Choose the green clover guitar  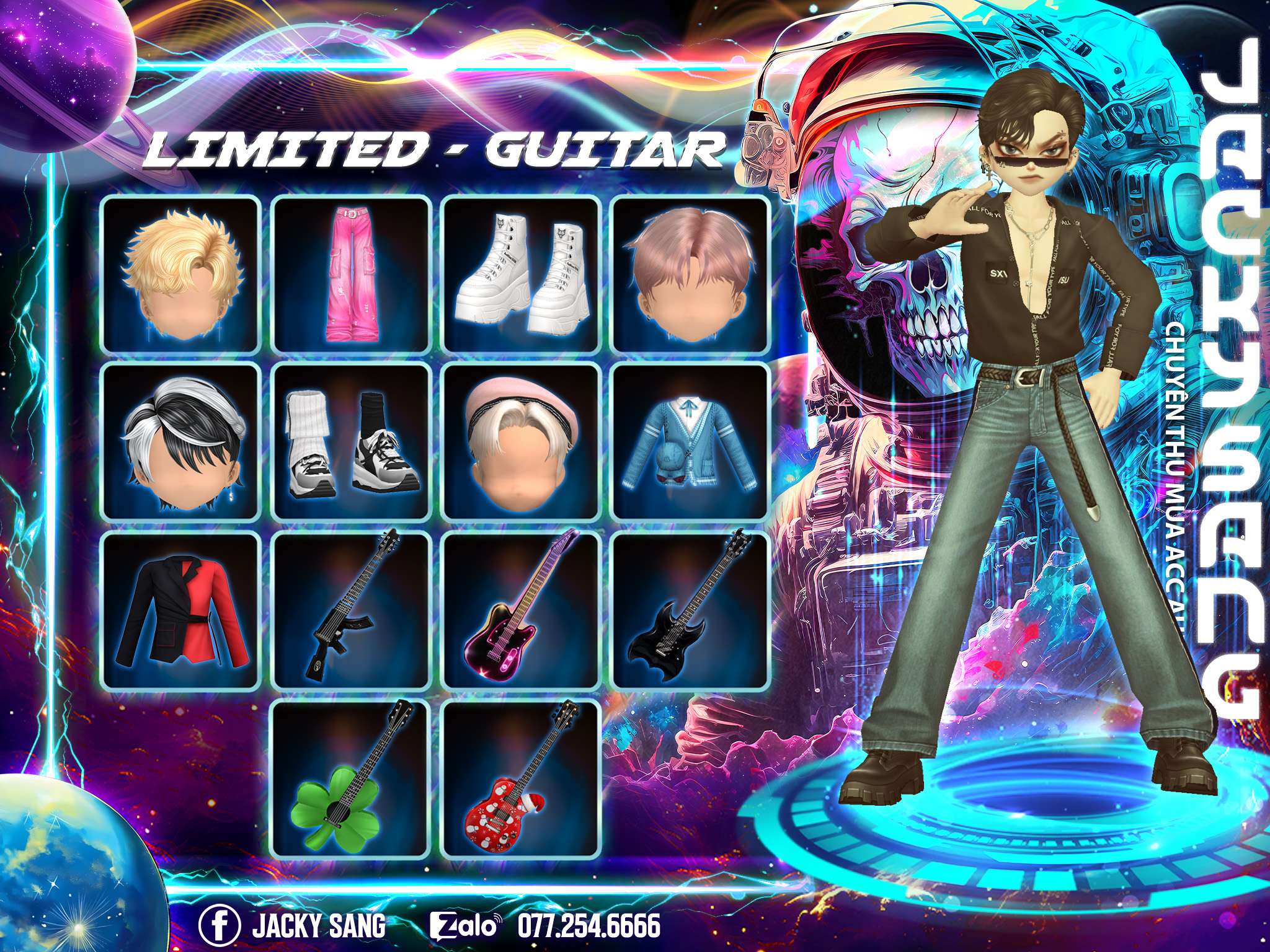(352, 779)
